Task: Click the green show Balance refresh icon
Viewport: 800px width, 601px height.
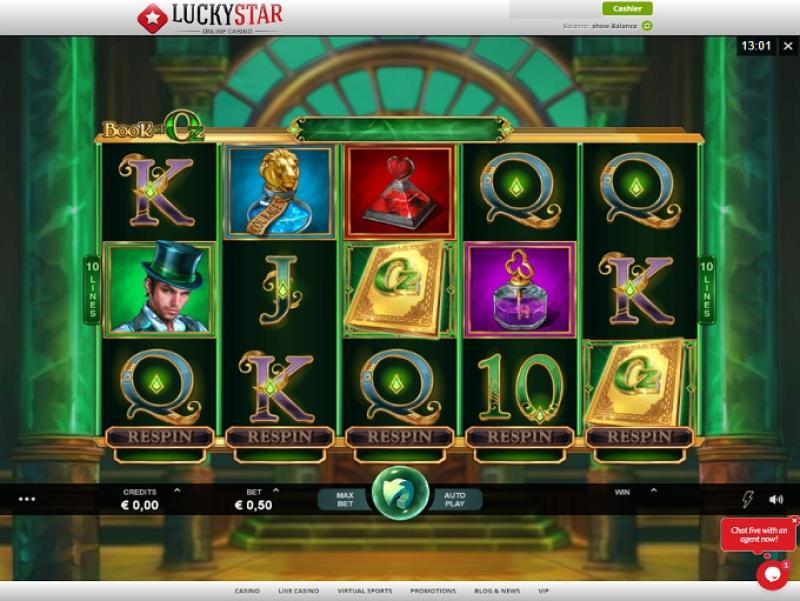Action: (x=647, y=25)
